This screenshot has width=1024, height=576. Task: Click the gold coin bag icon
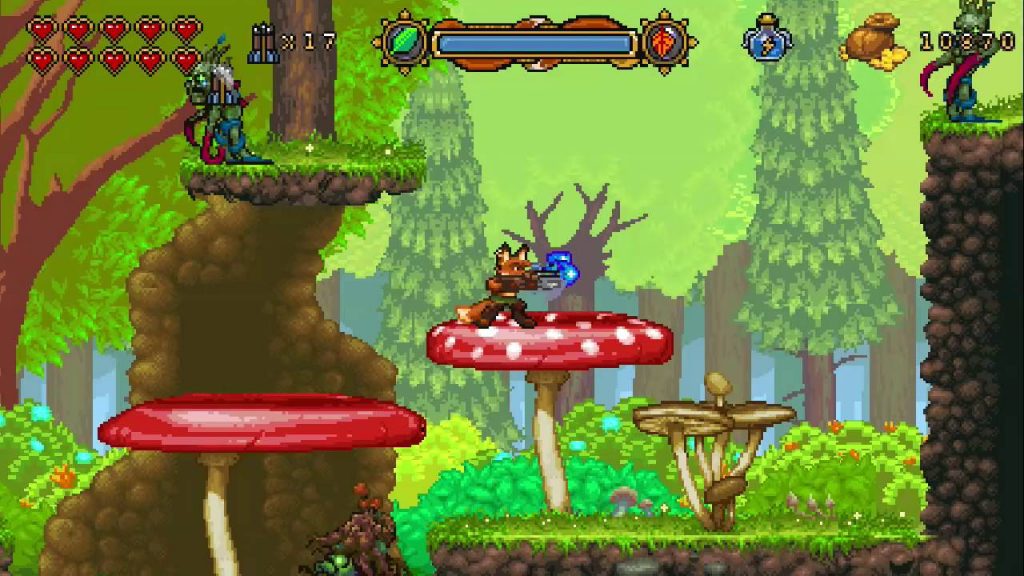coord(871,42)
